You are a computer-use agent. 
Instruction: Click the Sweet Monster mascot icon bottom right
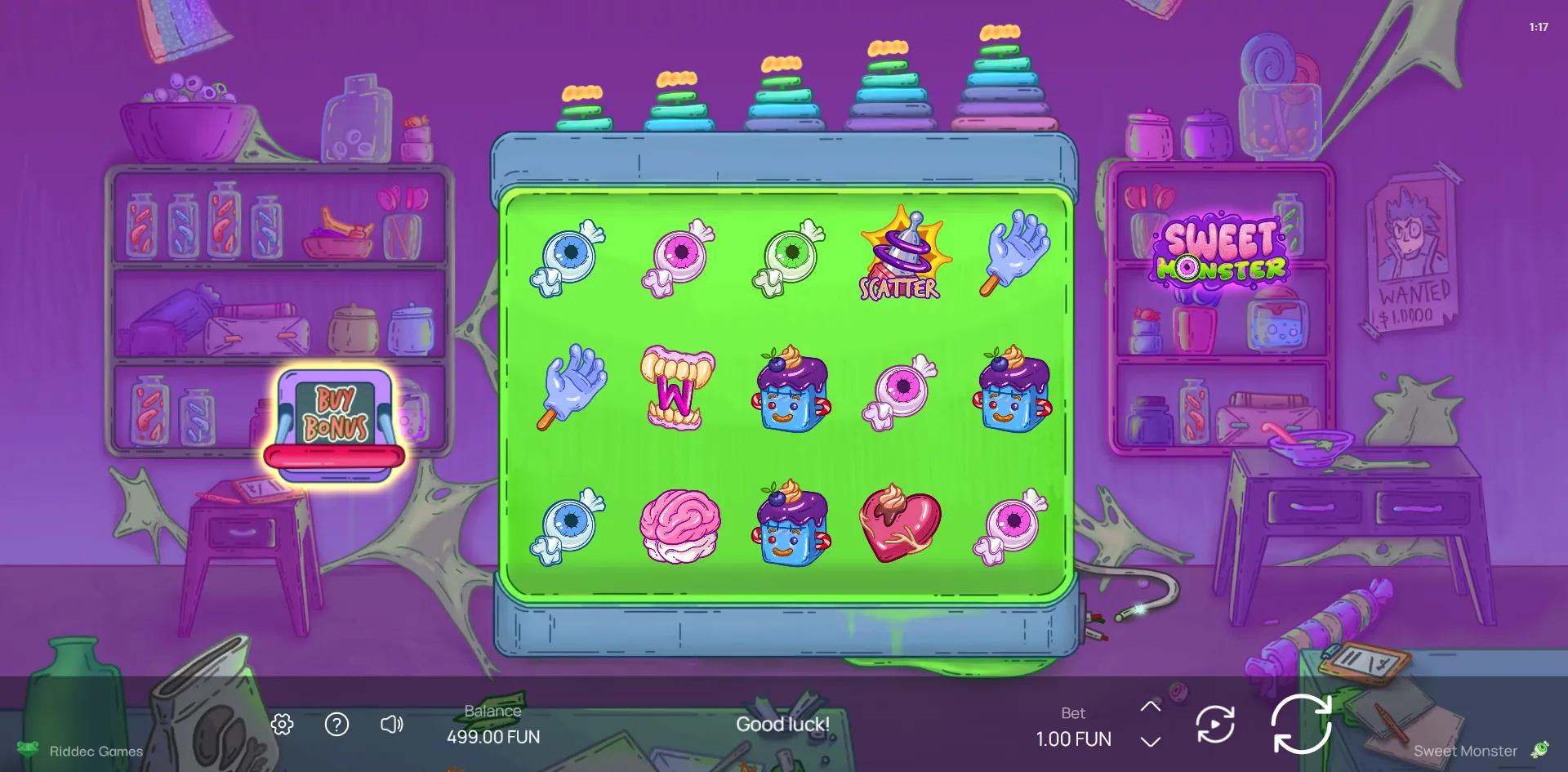point(1540,750)
